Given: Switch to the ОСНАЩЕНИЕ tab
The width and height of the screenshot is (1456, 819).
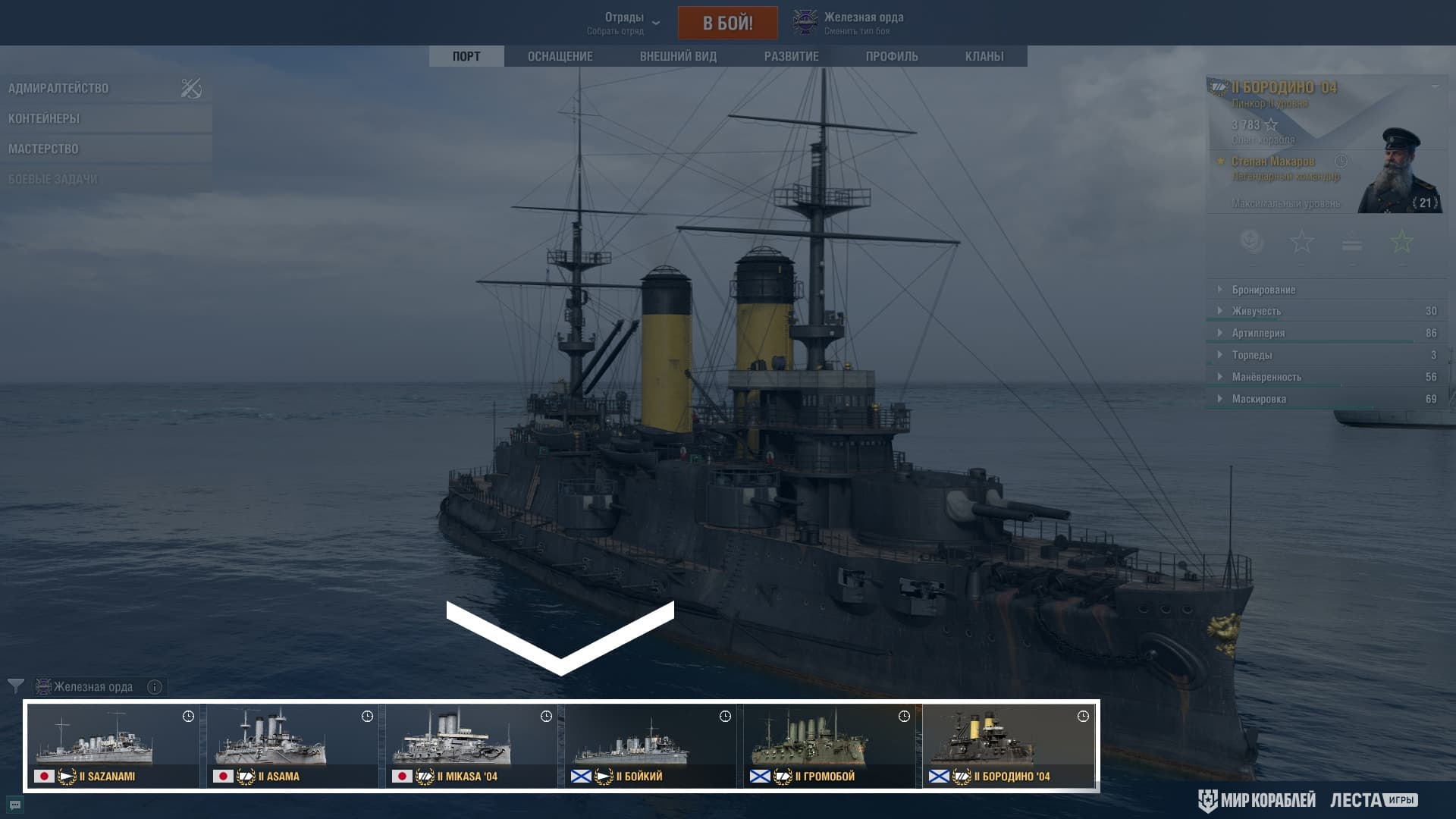Looking at the screenshot, I should click(560, 56).
